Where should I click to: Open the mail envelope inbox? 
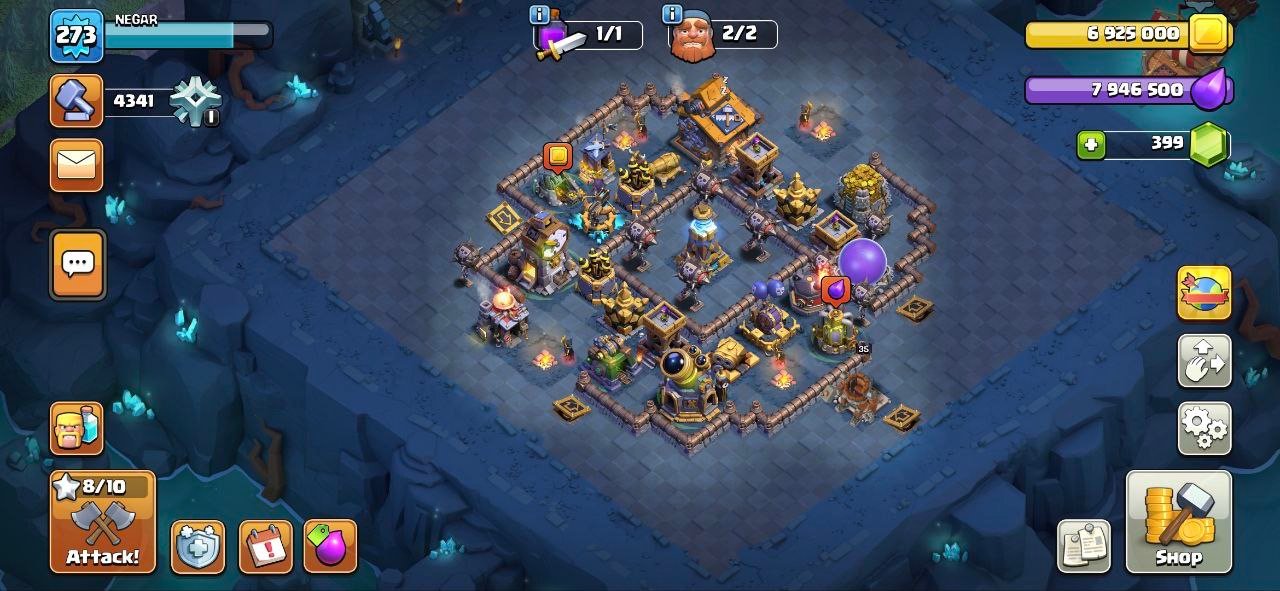[77, 165]
